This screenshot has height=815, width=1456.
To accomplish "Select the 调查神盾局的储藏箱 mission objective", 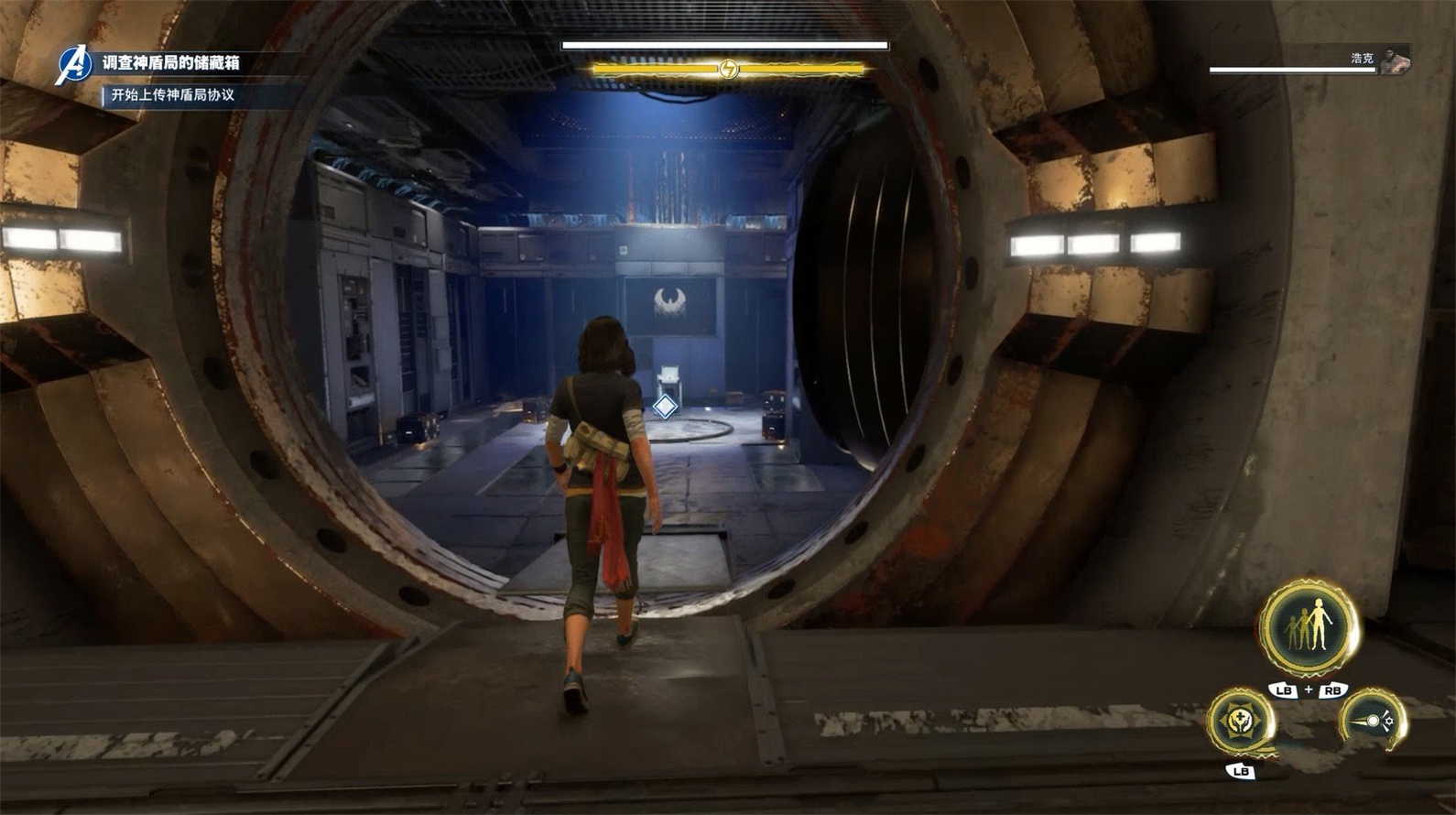I will click(x=171, y=62).
